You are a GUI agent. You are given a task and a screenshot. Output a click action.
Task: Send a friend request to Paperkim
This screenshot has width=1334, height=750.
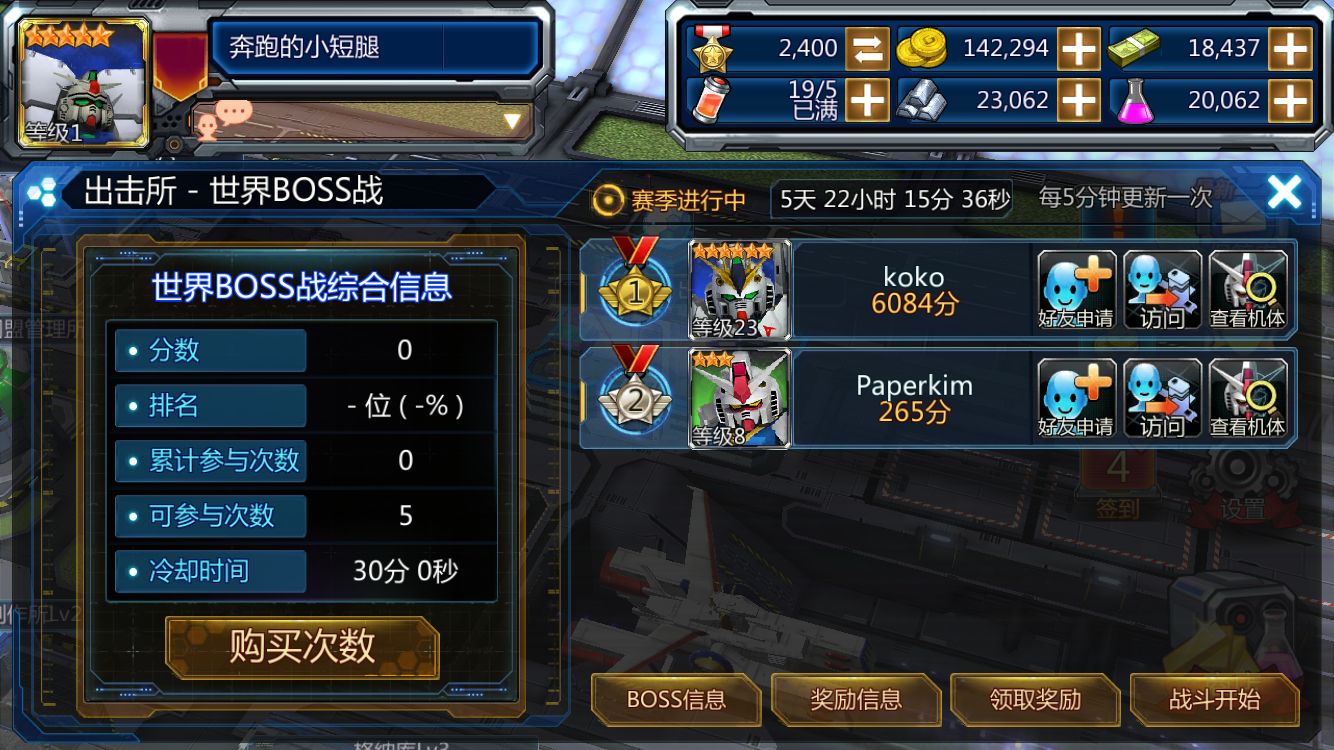[1075, 398]
